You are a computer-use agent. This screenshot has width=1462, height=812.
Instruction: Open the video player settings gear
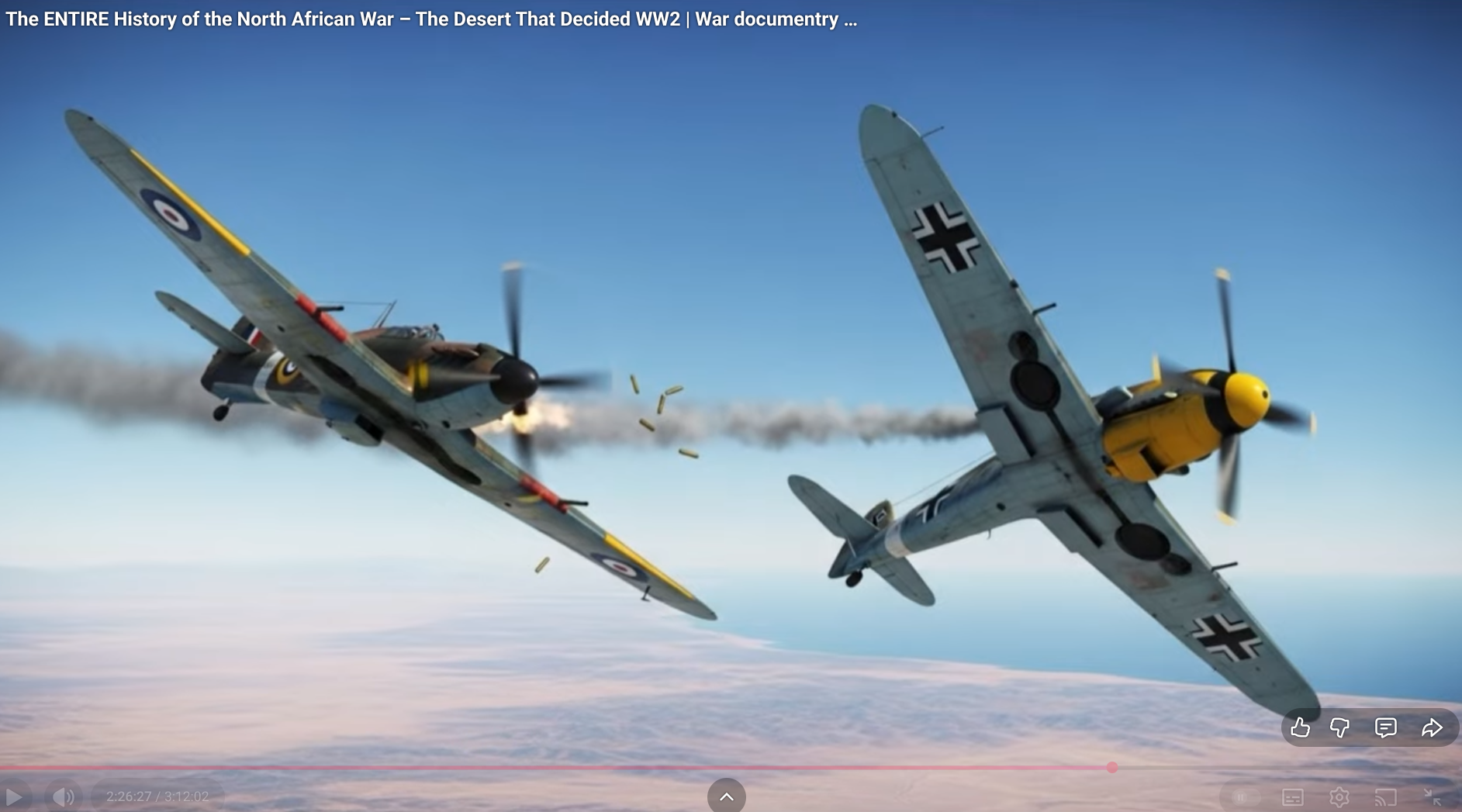[1339, 796]
